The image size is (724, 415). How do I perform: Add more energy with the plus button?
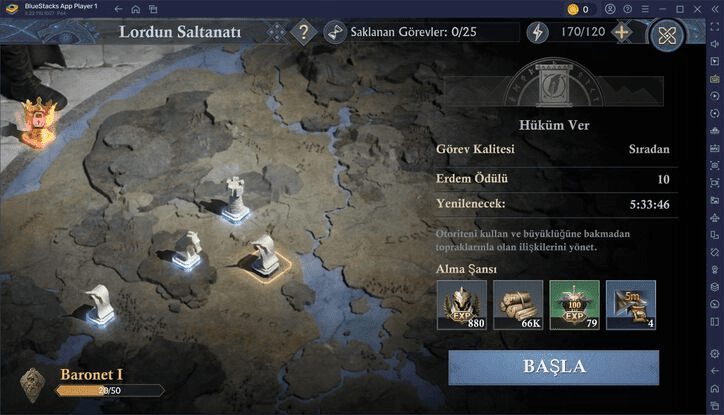point(622,32)
